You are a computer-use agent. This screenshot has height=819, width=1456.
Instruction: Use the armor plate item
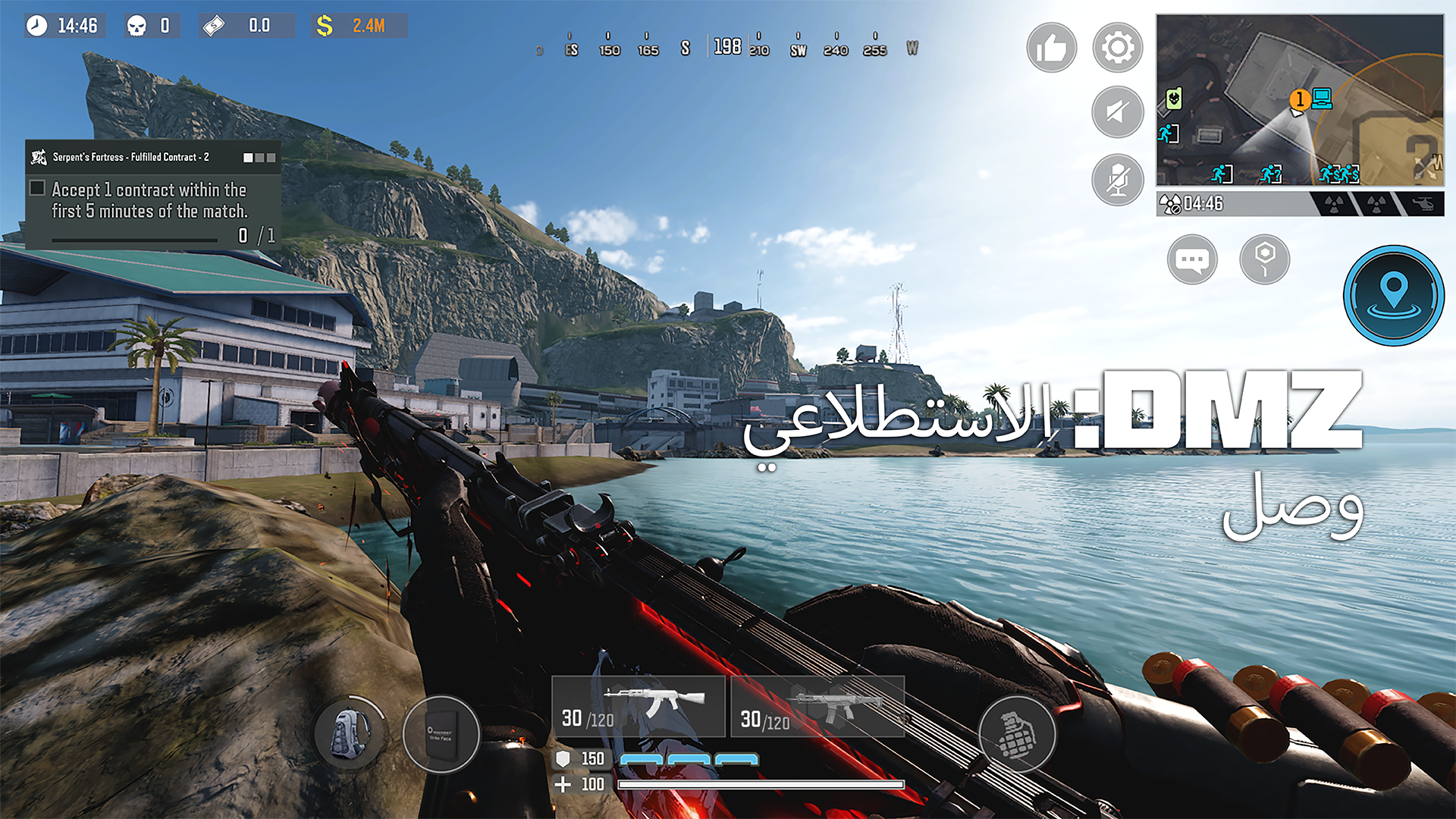click(x=441, y=733)
